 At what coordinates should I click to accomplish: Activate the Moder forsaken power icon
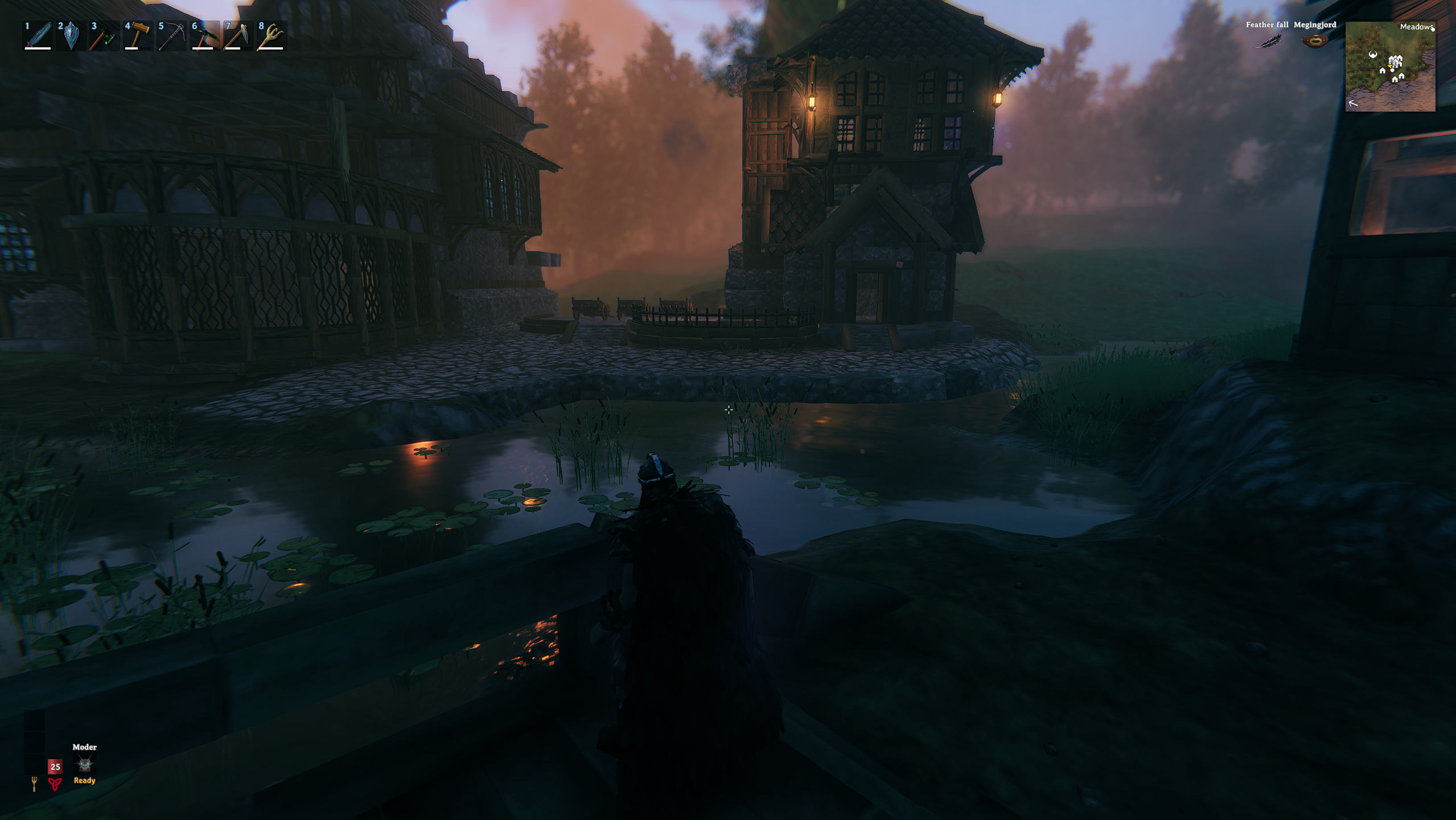click(x=85, y=764)
